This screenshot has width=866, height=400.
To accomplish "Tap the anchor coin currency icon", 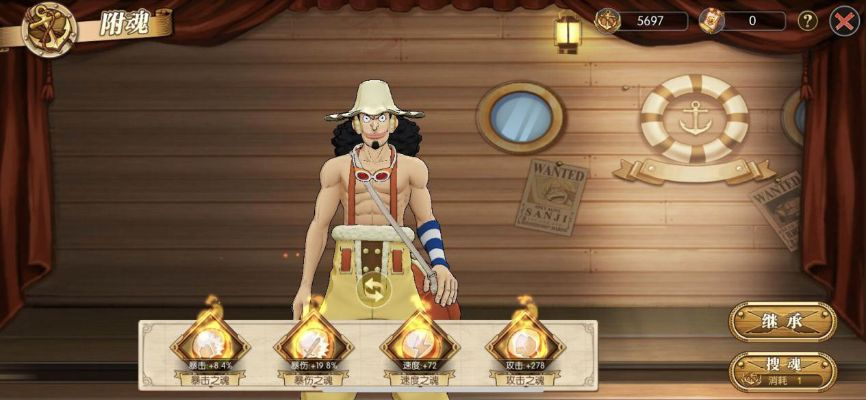I will point(608,20).
